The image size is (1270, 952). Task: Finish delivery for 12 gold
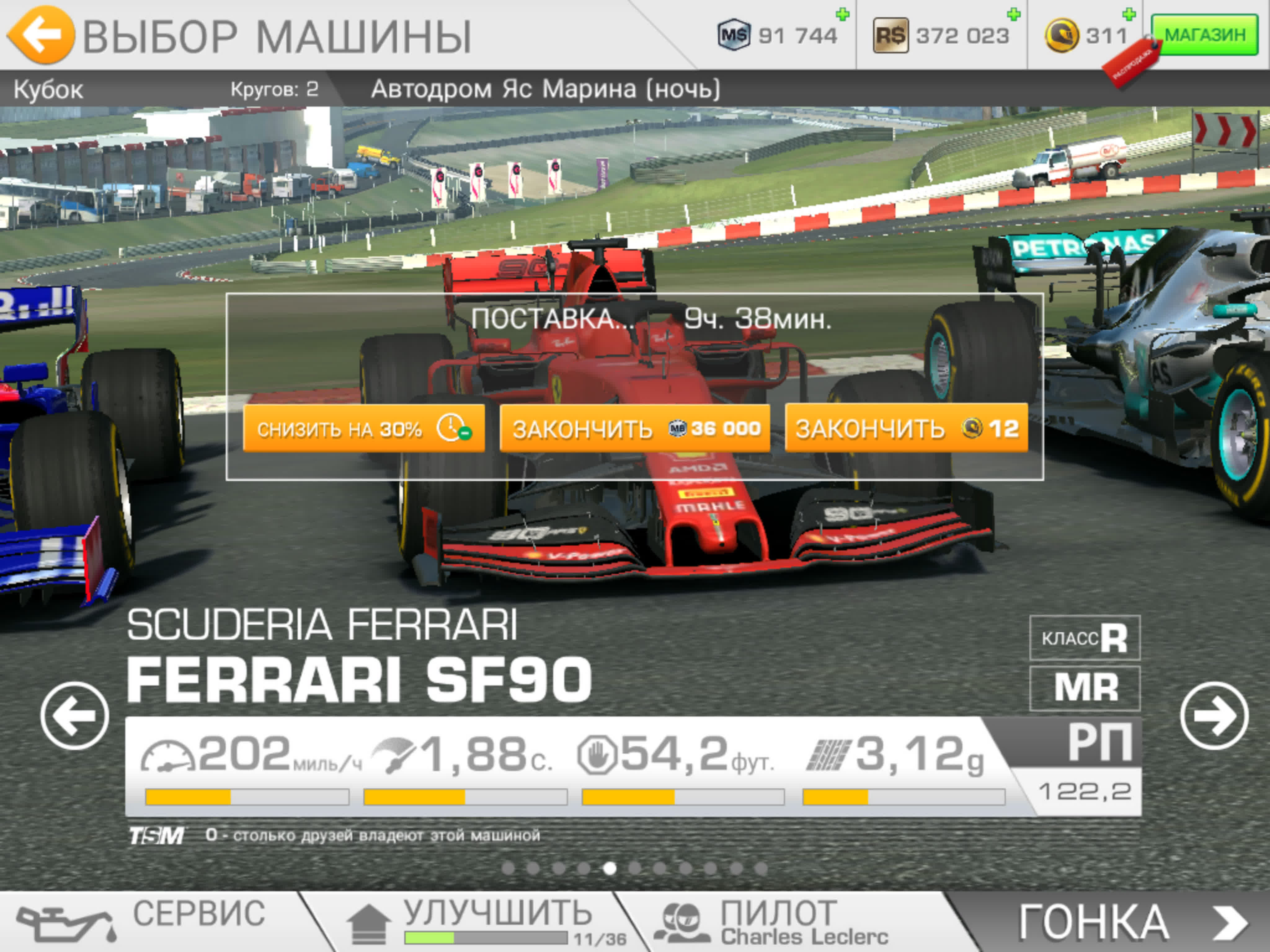tap(906, 429)
